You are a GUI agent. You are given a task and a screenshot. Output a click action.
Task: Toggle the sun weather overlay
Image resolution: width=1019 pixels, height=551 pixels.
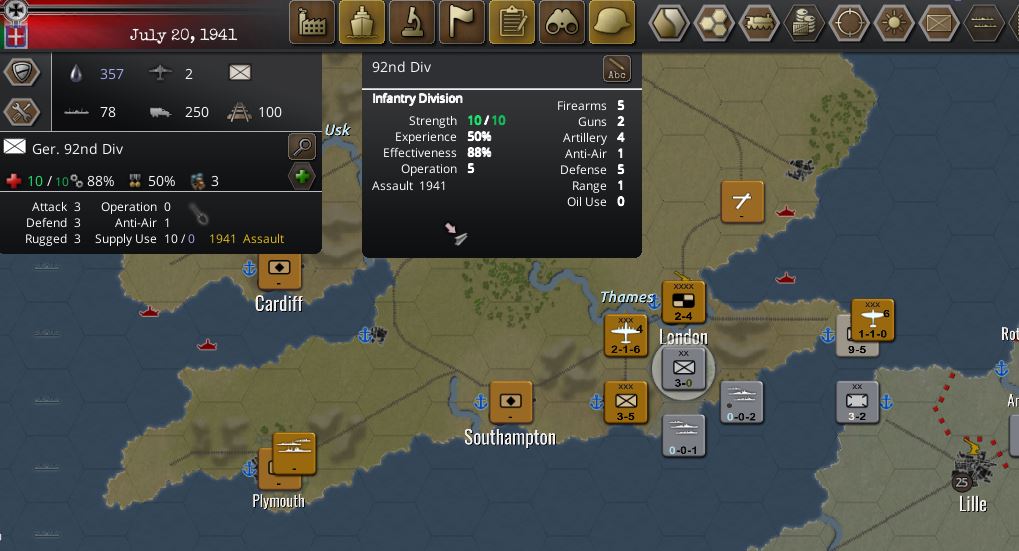pos(895,22)
